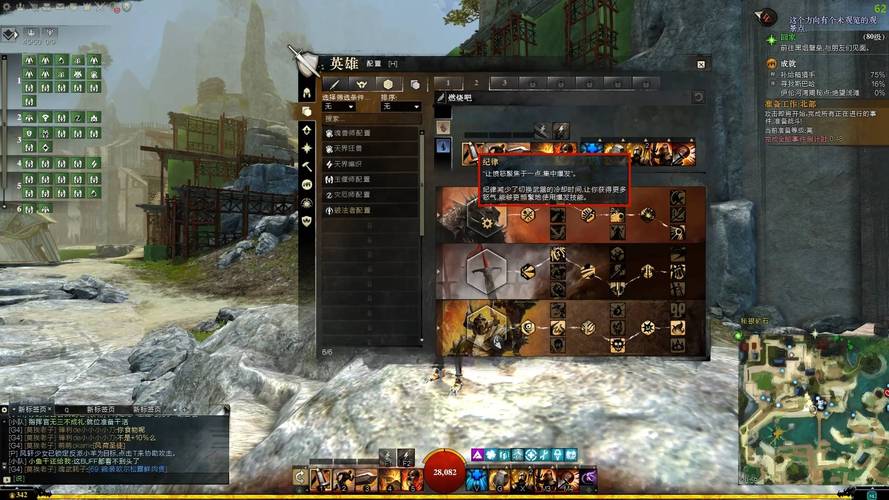Screen dimensions: 889x500
Task: Close the 英雄 hero panel
Action: tap(701, 64)
